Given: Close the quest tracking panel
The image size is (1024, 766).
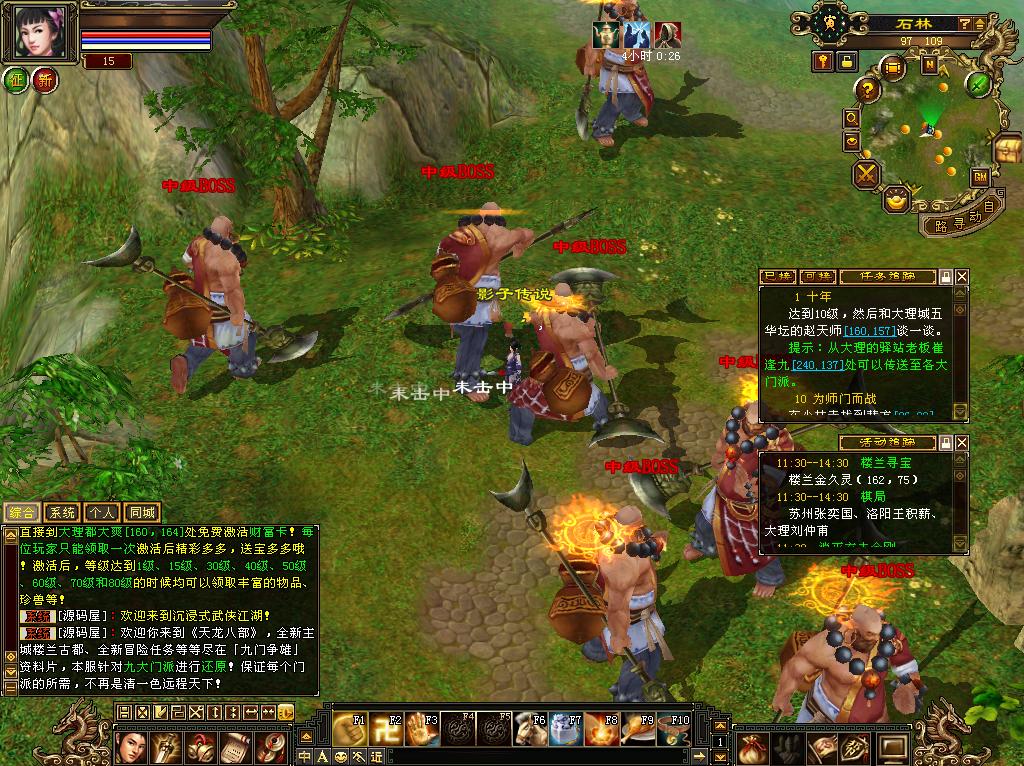Looking at the screenshot, I should tap(962, 276).
